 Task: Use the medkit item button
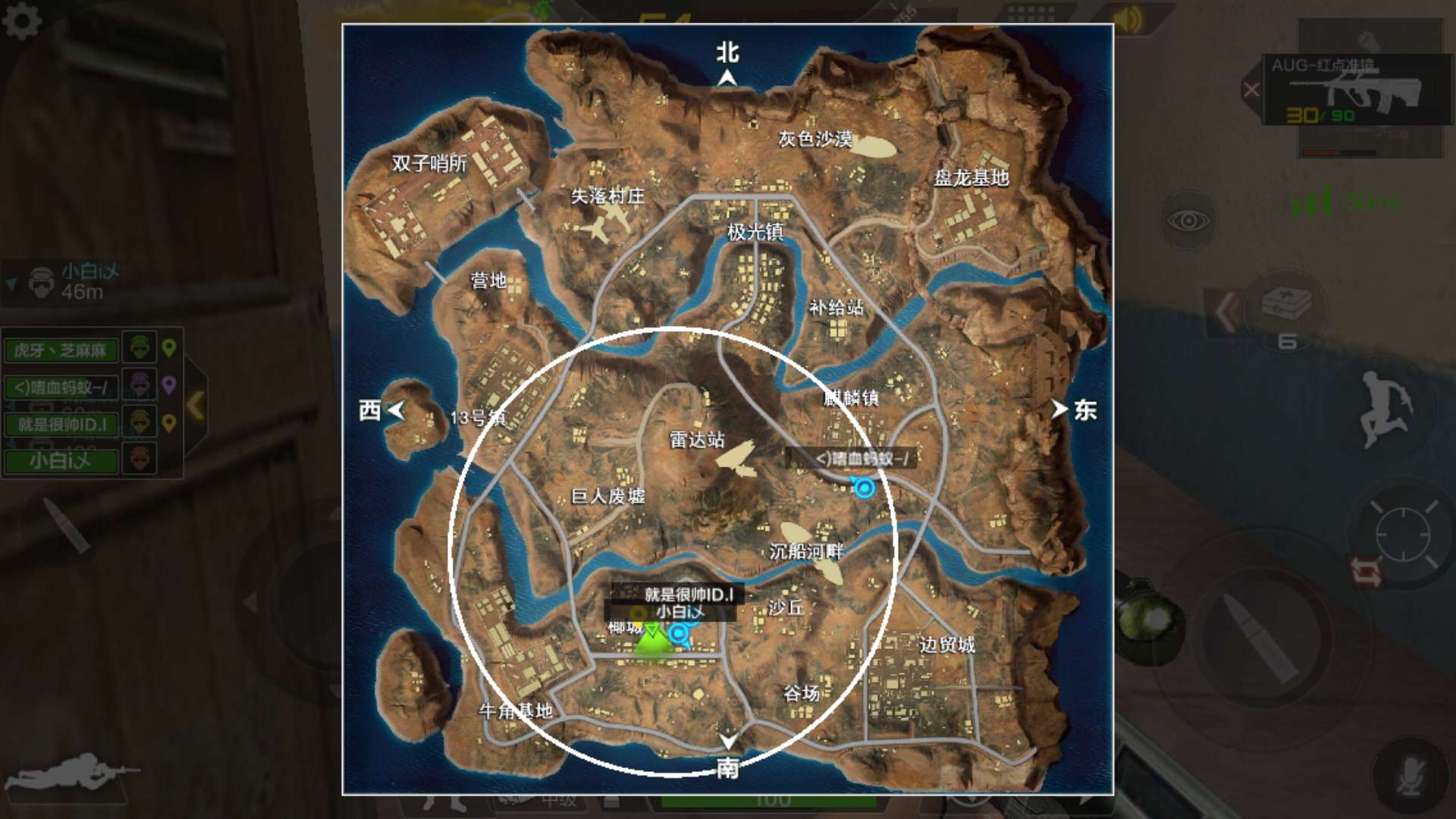pyautogui.click(x=1287, y=307)
